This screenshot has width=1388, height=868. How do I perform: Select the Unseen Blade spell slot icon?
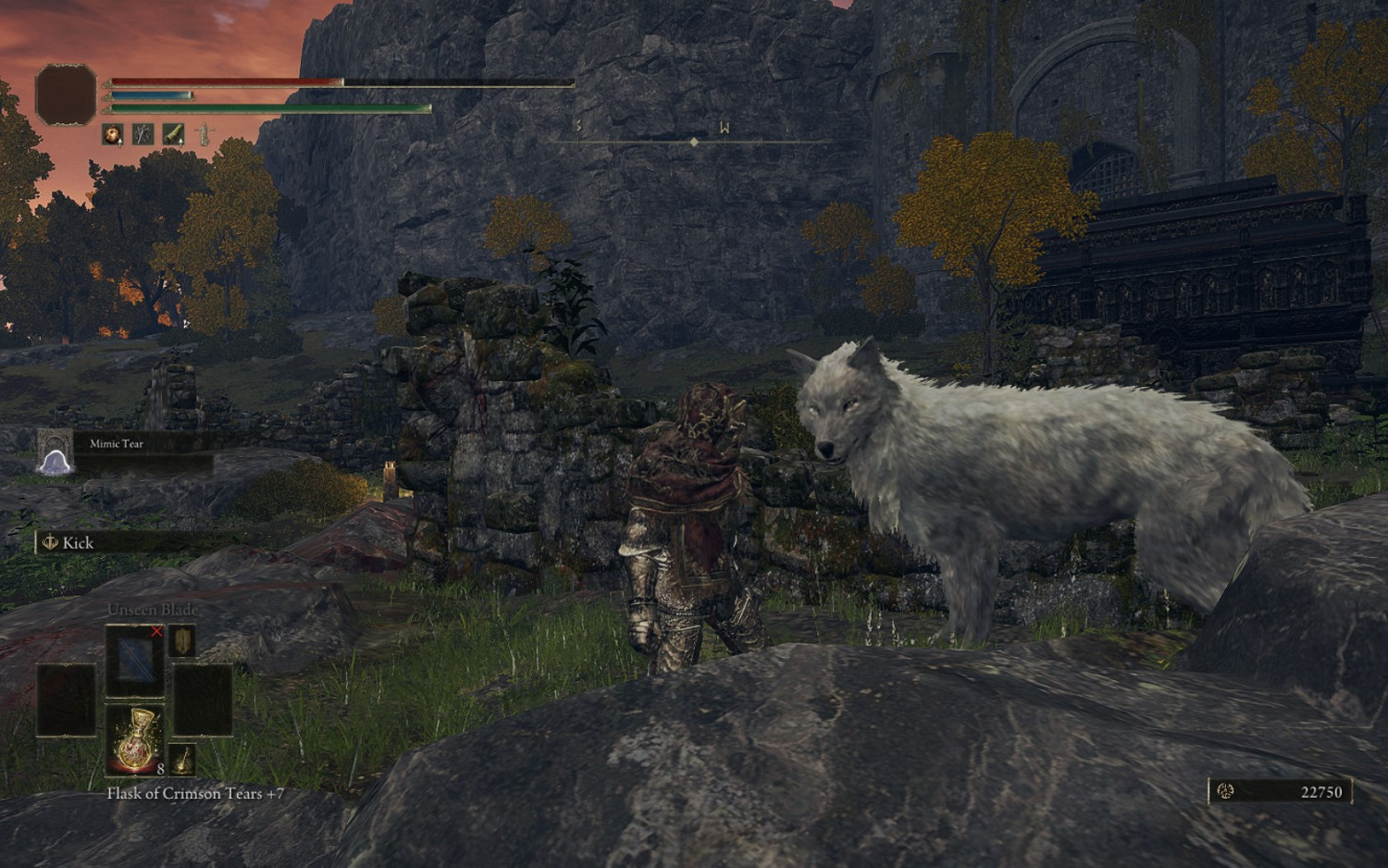[134, 661]
